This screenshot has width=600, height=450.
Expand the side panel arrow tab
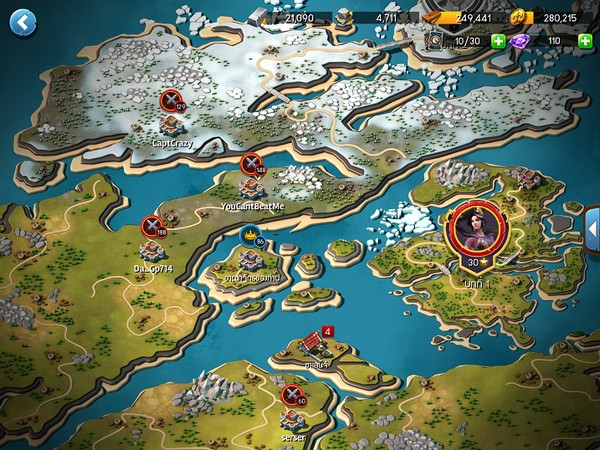(x=591, y=227)
